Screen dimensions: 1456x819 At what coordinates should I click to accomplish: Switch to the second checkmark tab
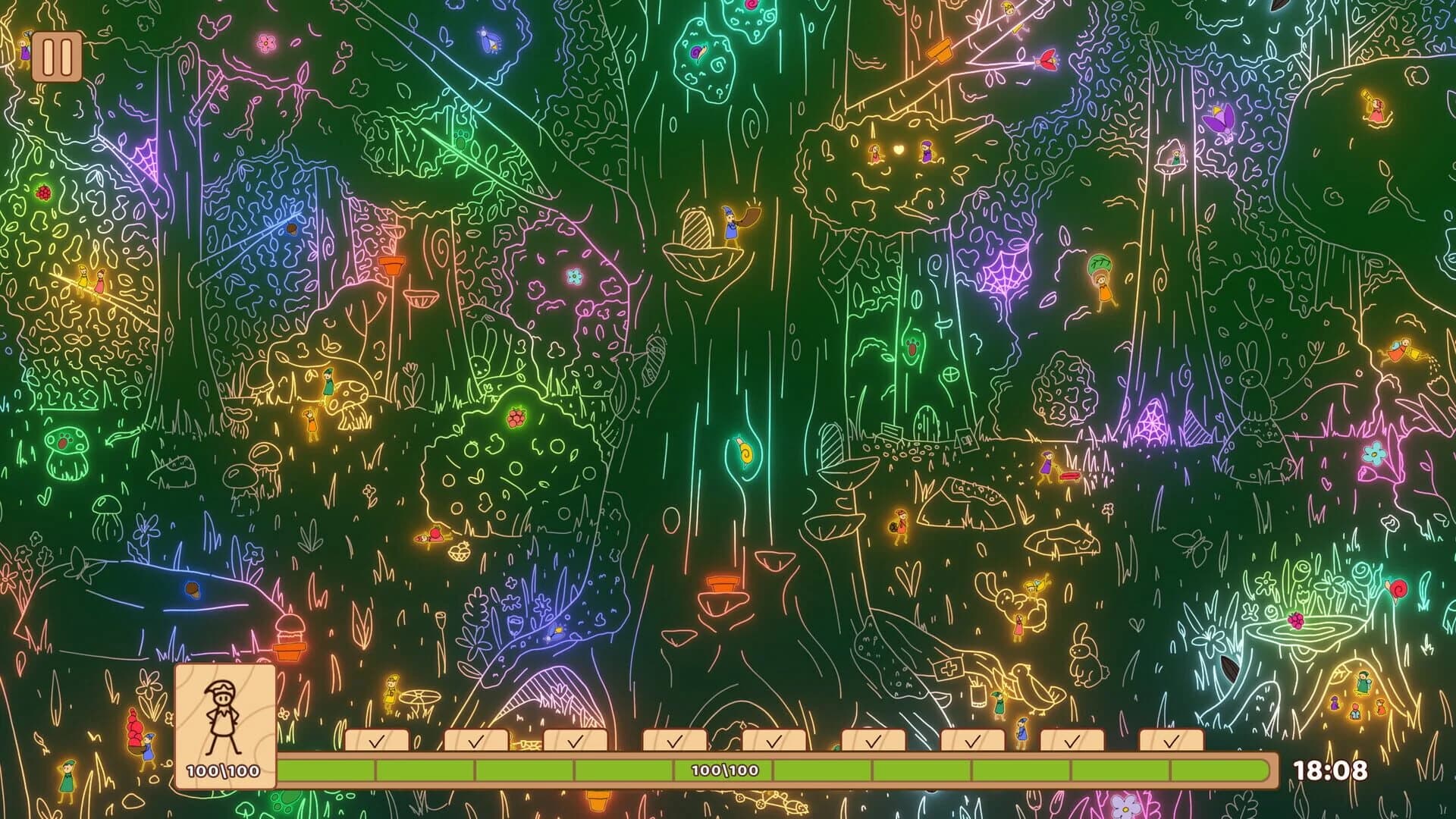[x=476, y=742]
